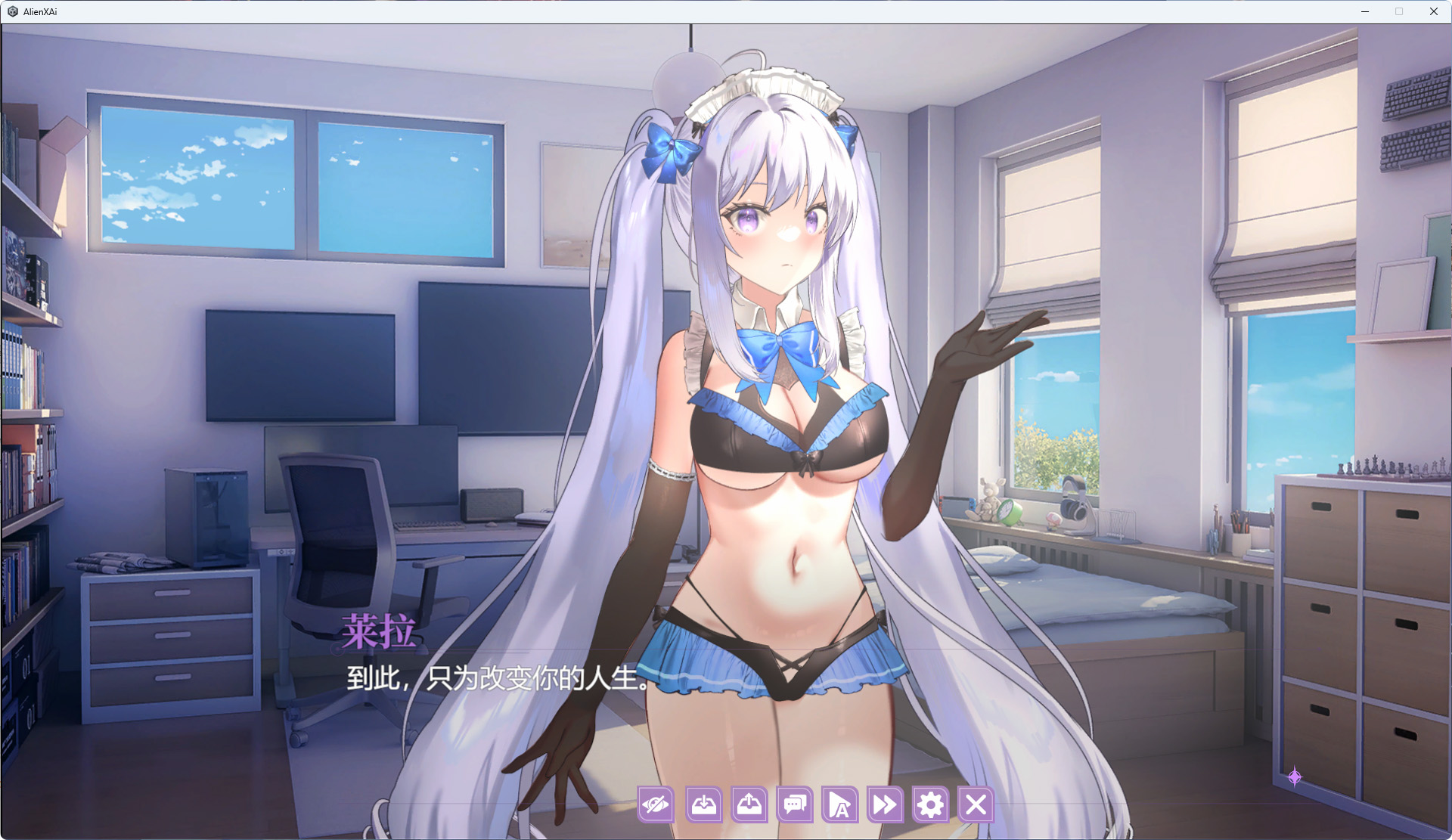1452x840 pixels.
Task: Toggle auto-play mode with the play-A icon
Action: [x=839, y=804]
